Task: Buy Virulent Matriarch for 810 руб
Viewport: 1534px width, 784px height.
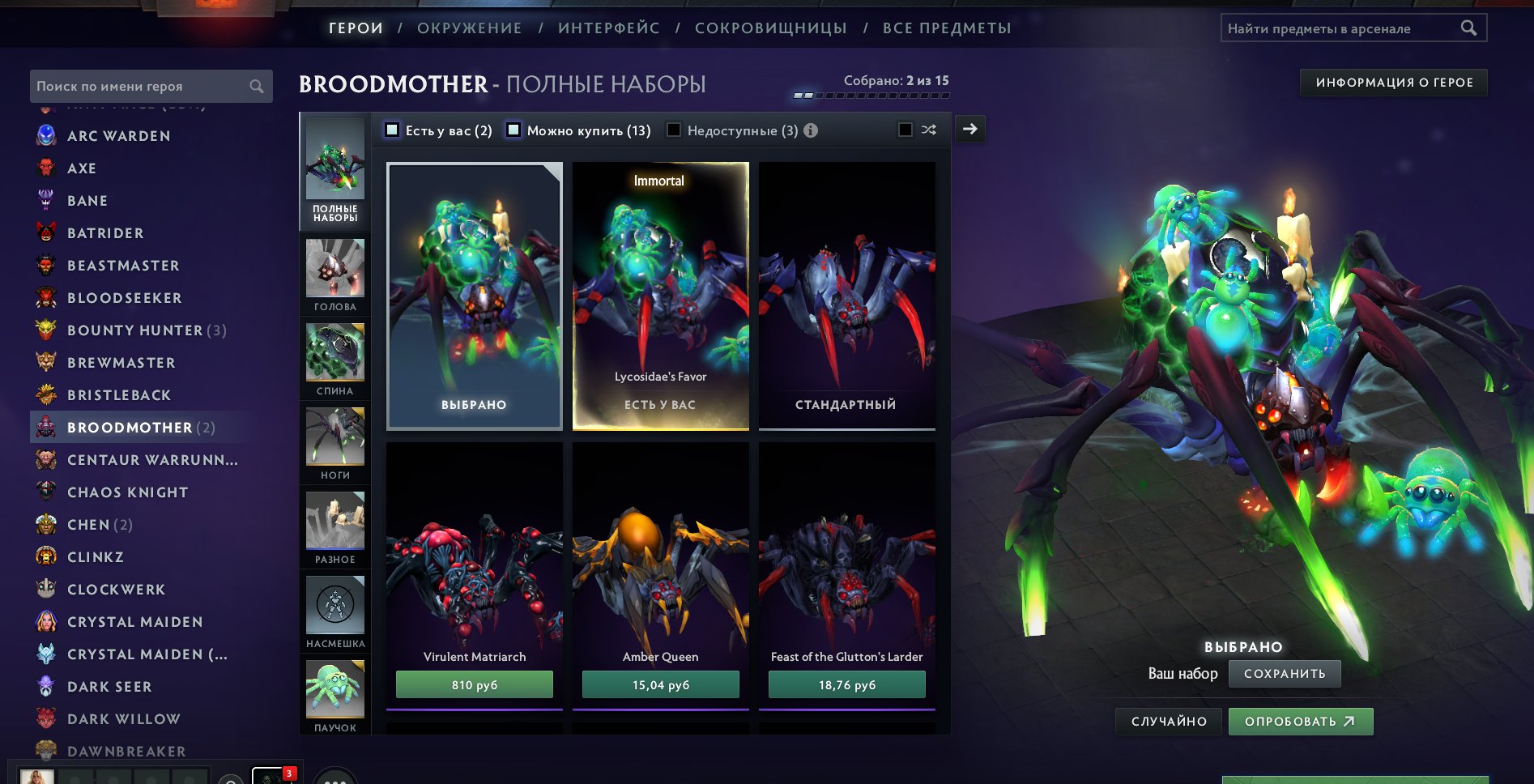Action: 474,685
